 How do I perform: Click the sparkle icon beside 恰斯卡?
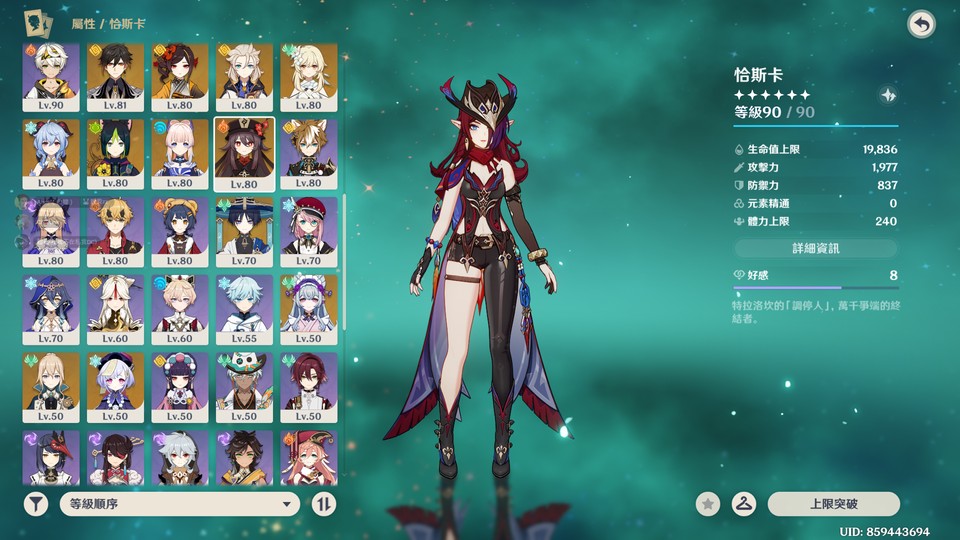pyautogui.click(x=887, y=95)
